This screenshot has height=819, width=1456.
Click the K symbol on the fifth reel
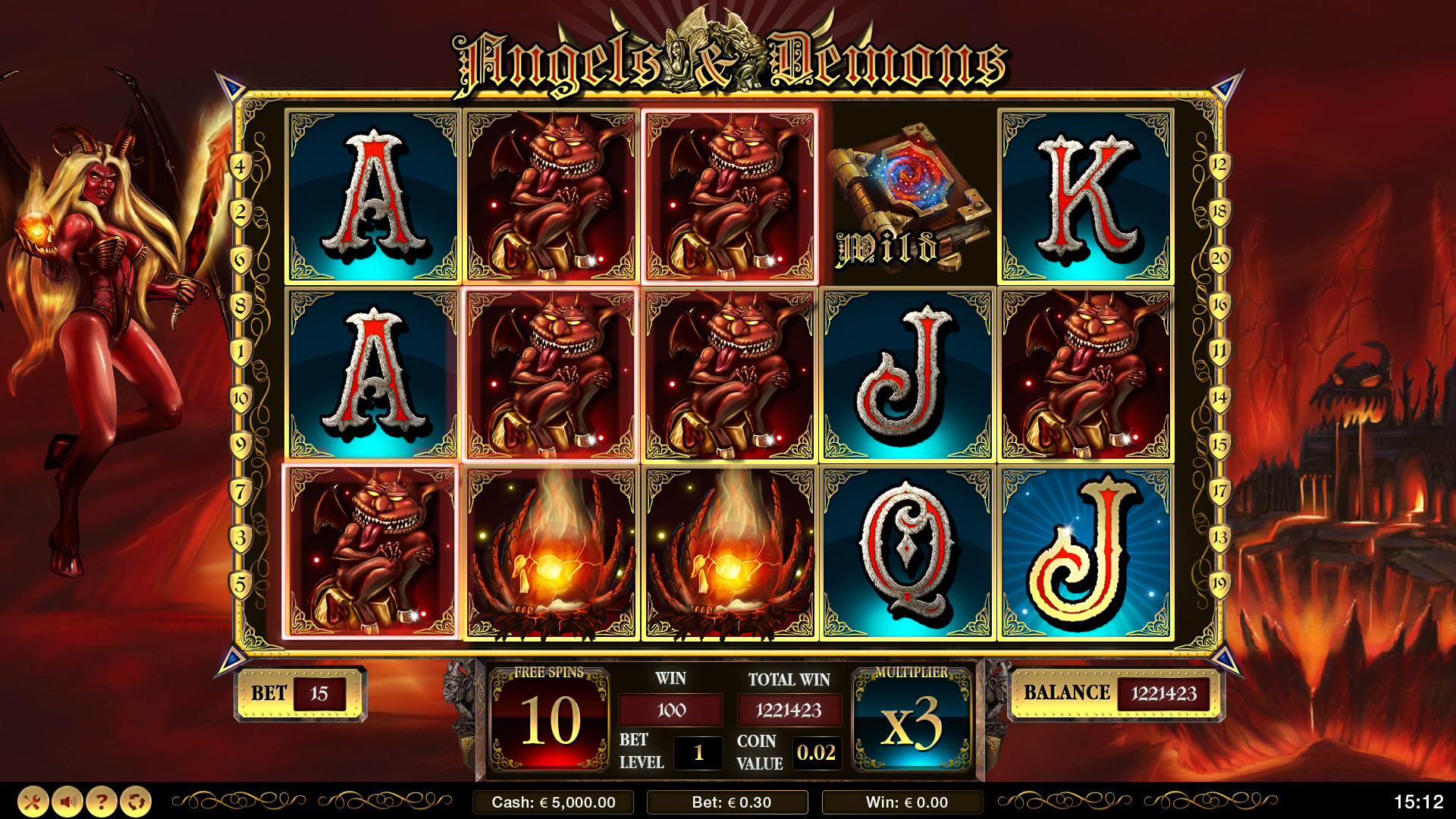coord(1083,193)
